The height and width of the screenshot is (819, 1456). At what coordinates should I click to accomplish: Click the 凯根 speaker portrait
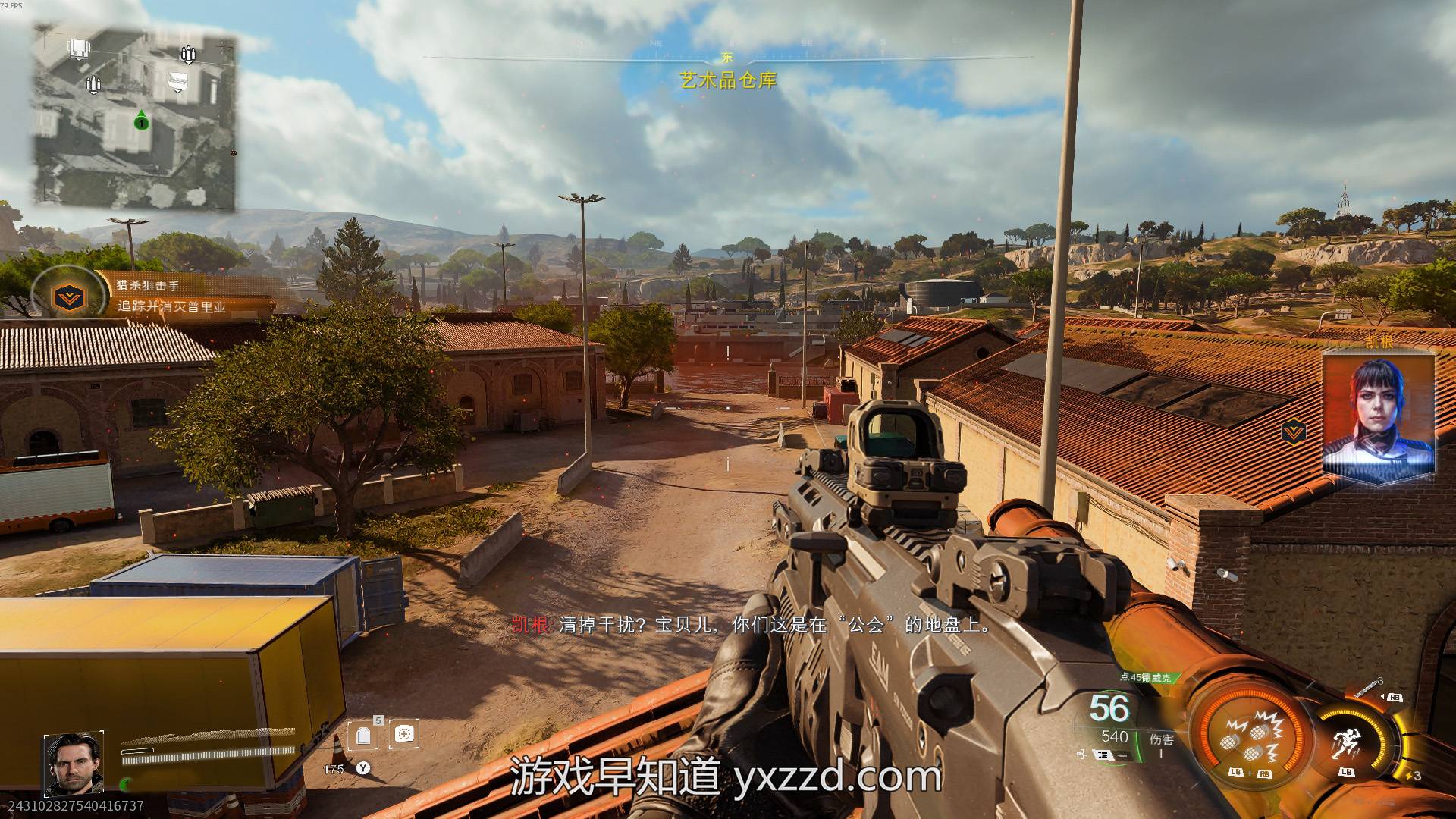[1378, 416]
